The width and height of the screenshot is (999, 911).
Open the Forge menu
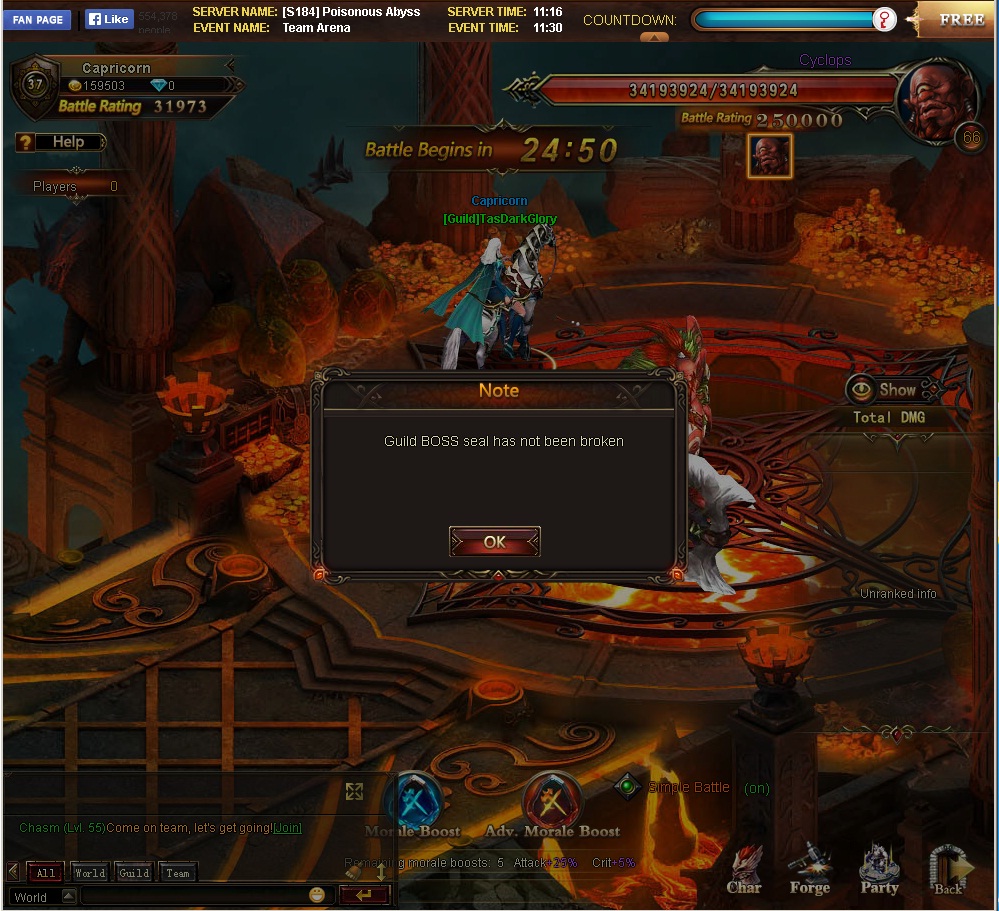(x=809, y=869)
